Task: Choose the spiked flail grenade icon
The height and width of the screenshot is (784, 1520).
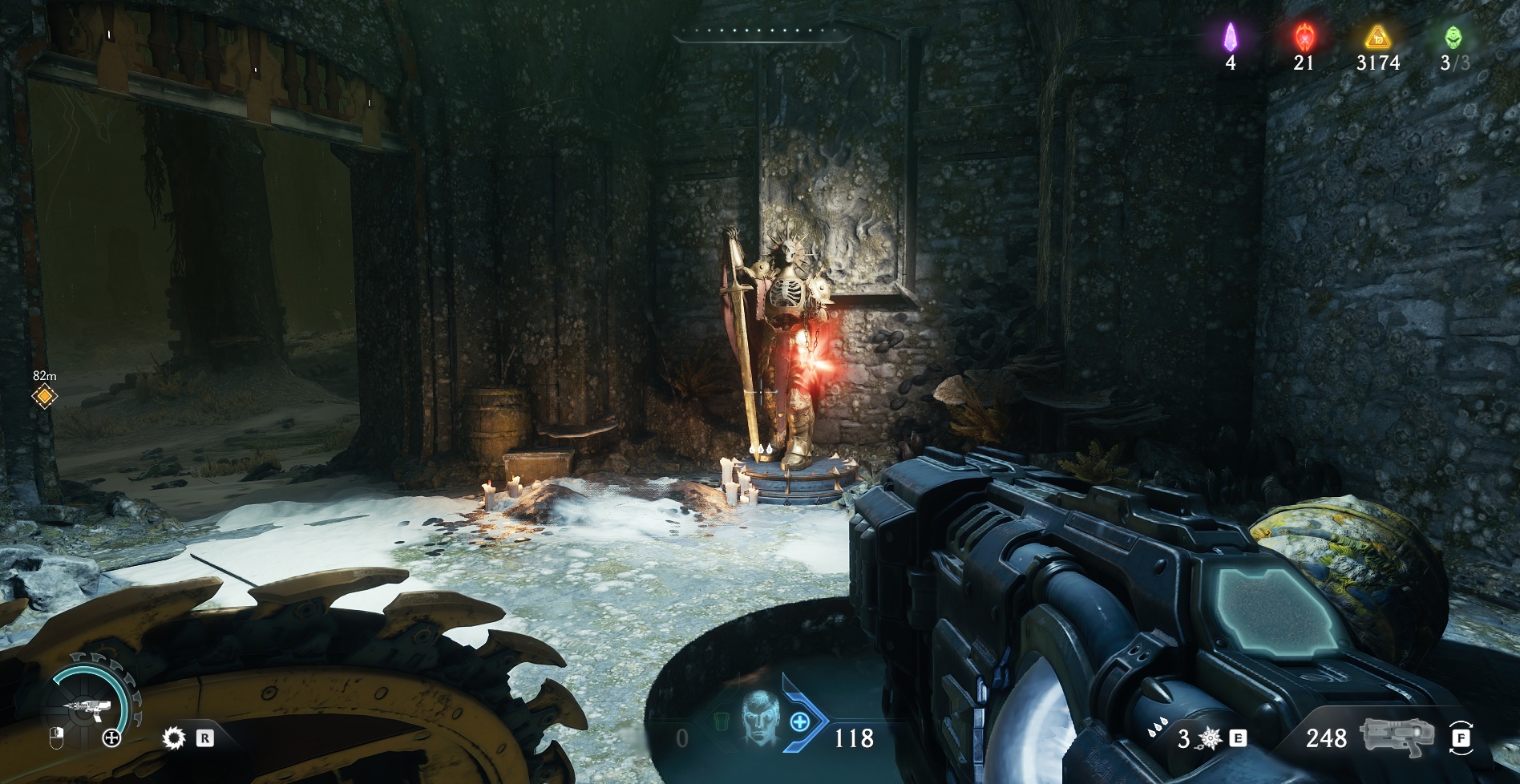Action: tap(1209, 738)
